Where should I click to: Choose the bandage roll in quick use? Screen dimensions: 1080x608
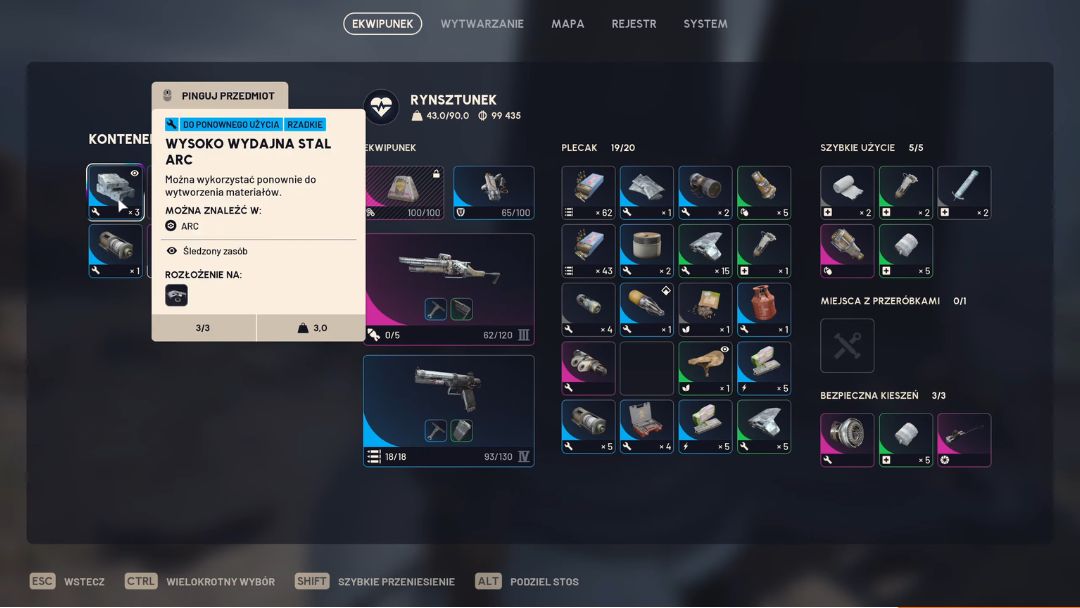tap(847, 192)
